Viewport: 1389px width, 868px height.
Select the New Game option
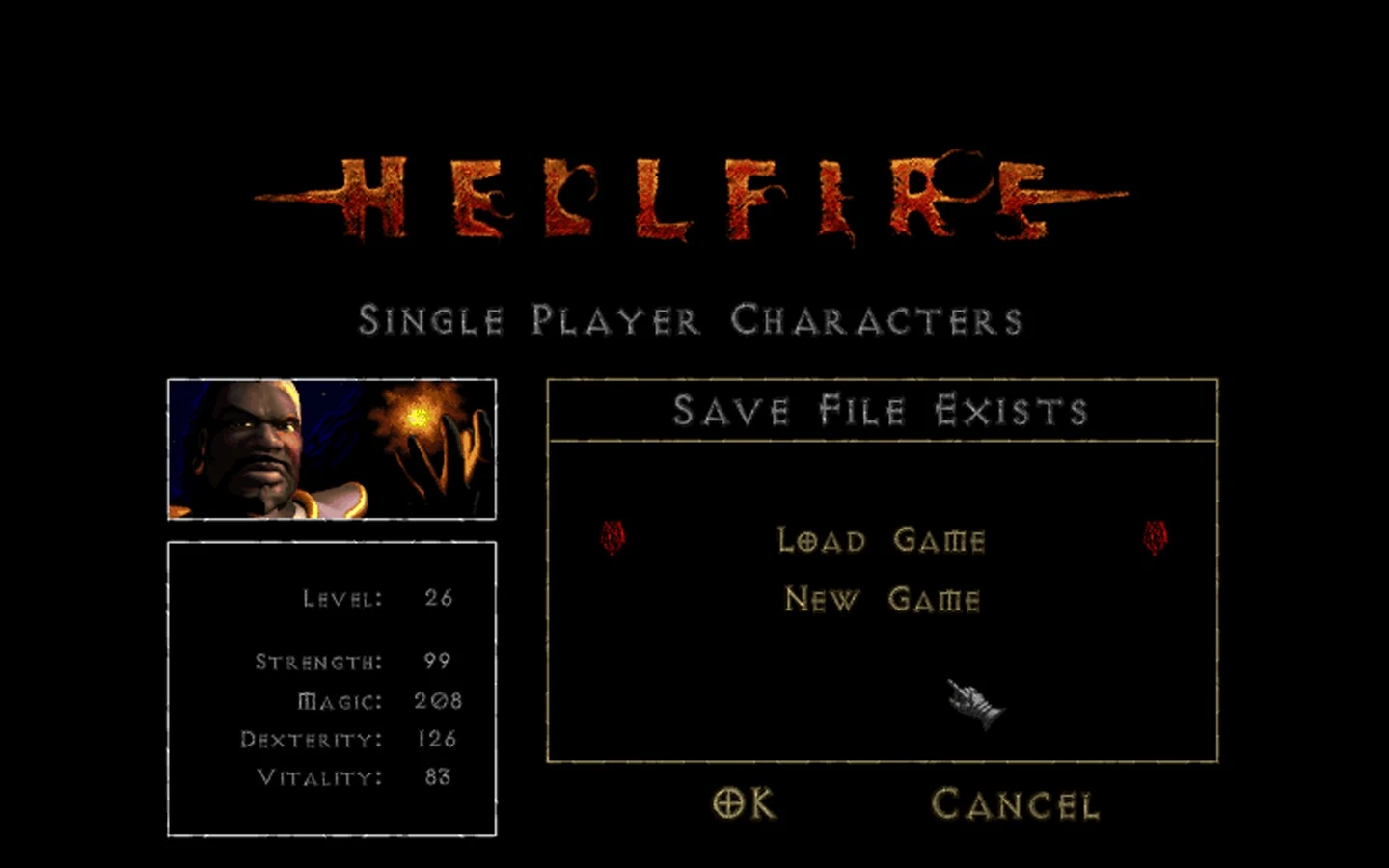[x=882, y=599]
